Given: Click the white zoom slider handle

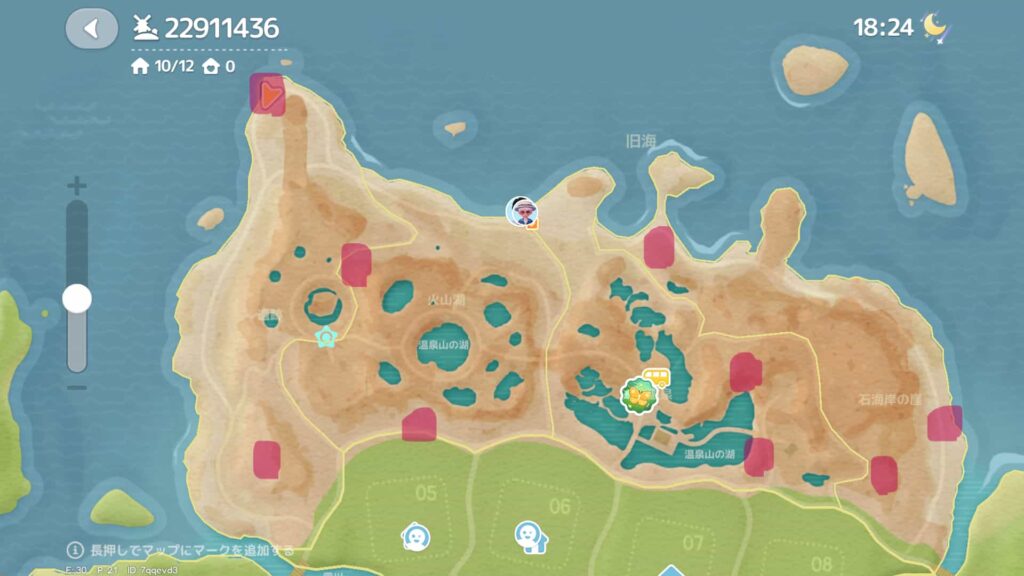Looking at the screenshot, I should tap(77, 298).
